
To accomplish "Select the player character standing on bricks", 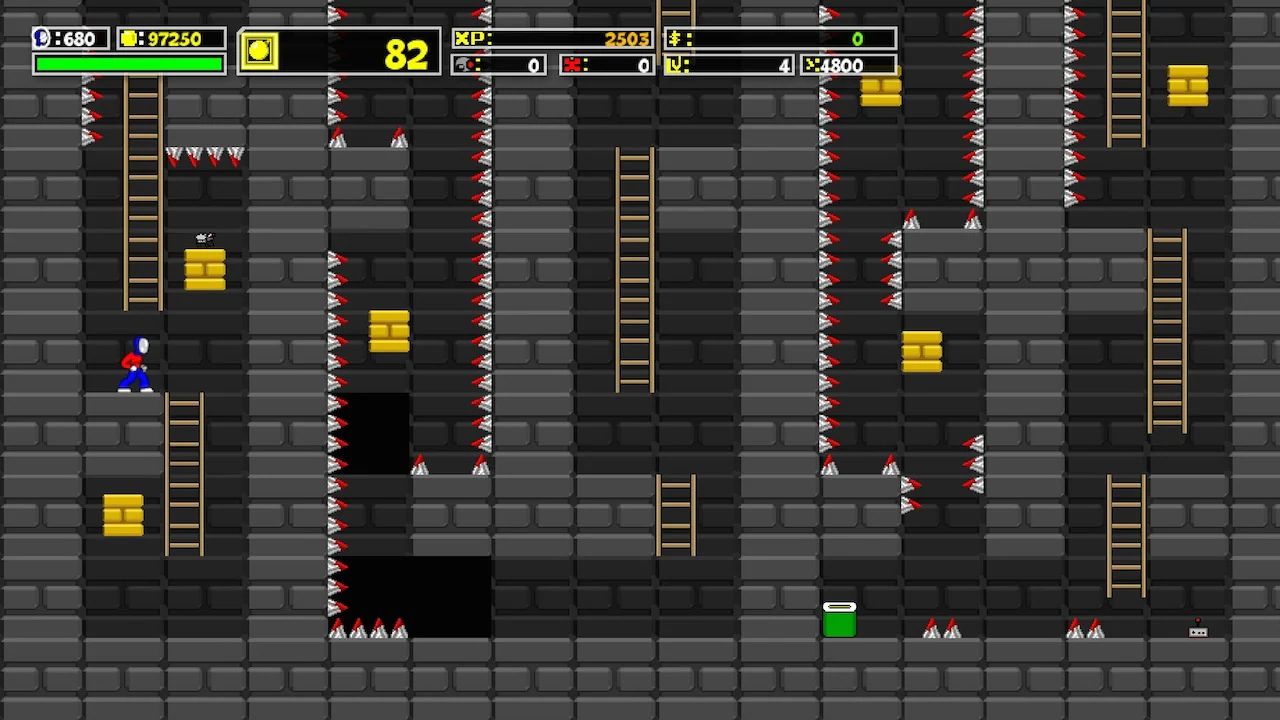I will [x=135, y=365].
